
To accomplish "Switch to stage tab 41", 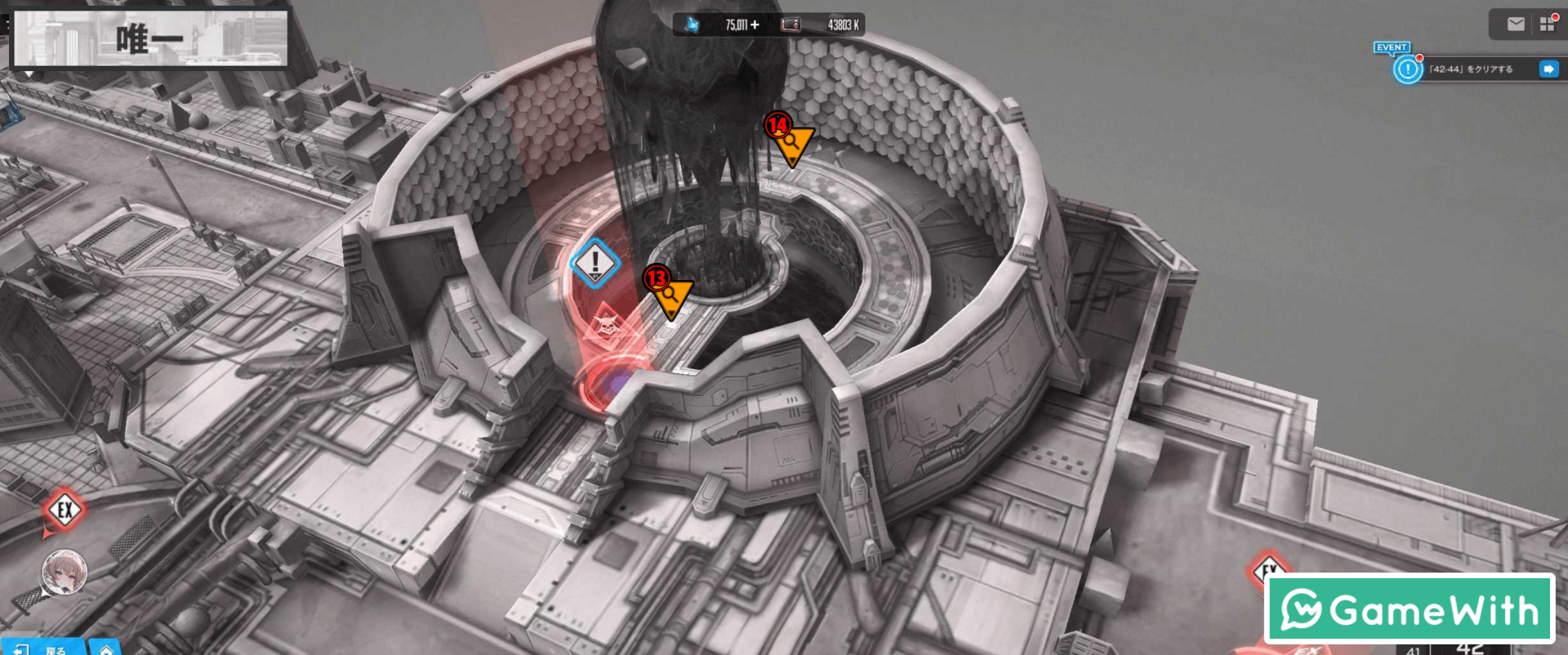I will click(x=1414, y=650).
